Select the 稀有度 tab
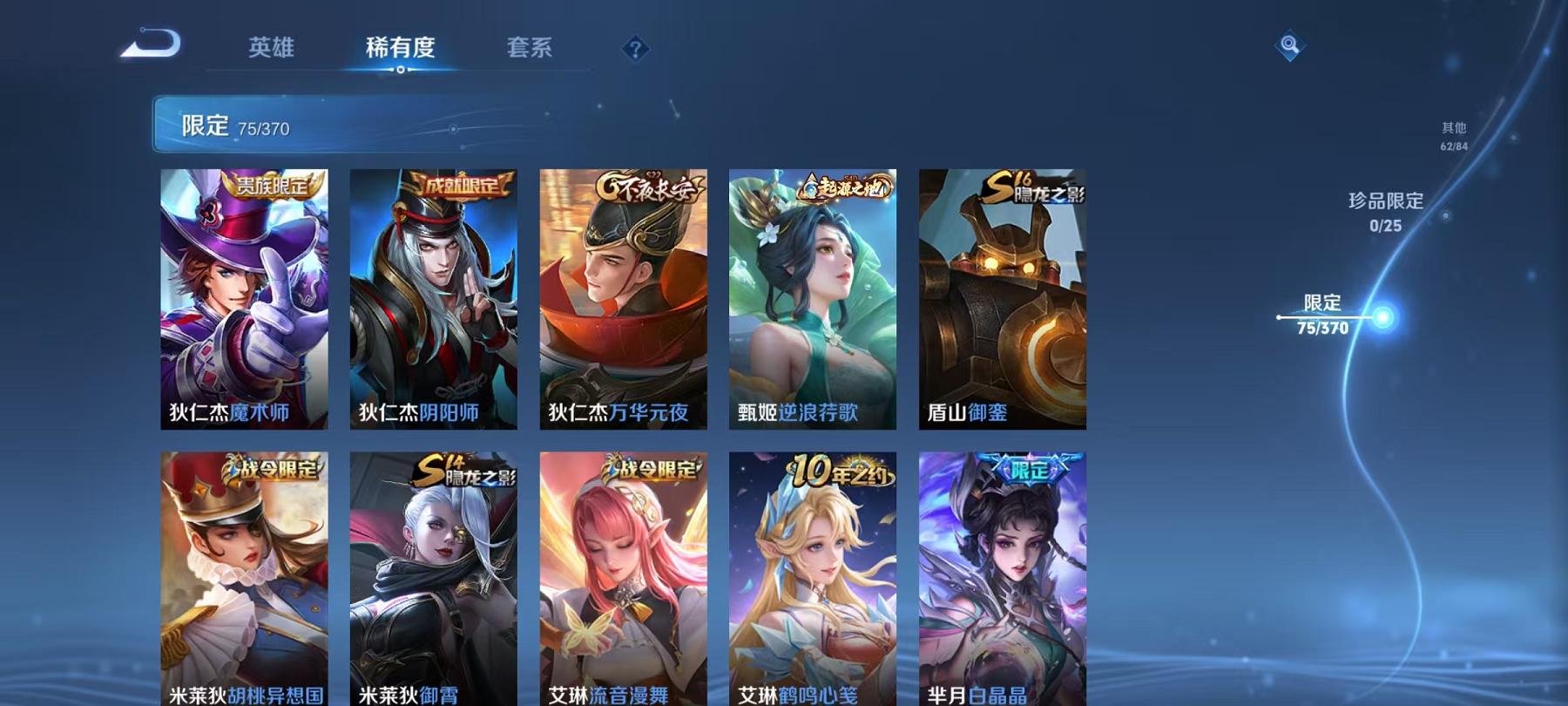This screenshot has height=706, width=1568. click(x=401, y=49)
